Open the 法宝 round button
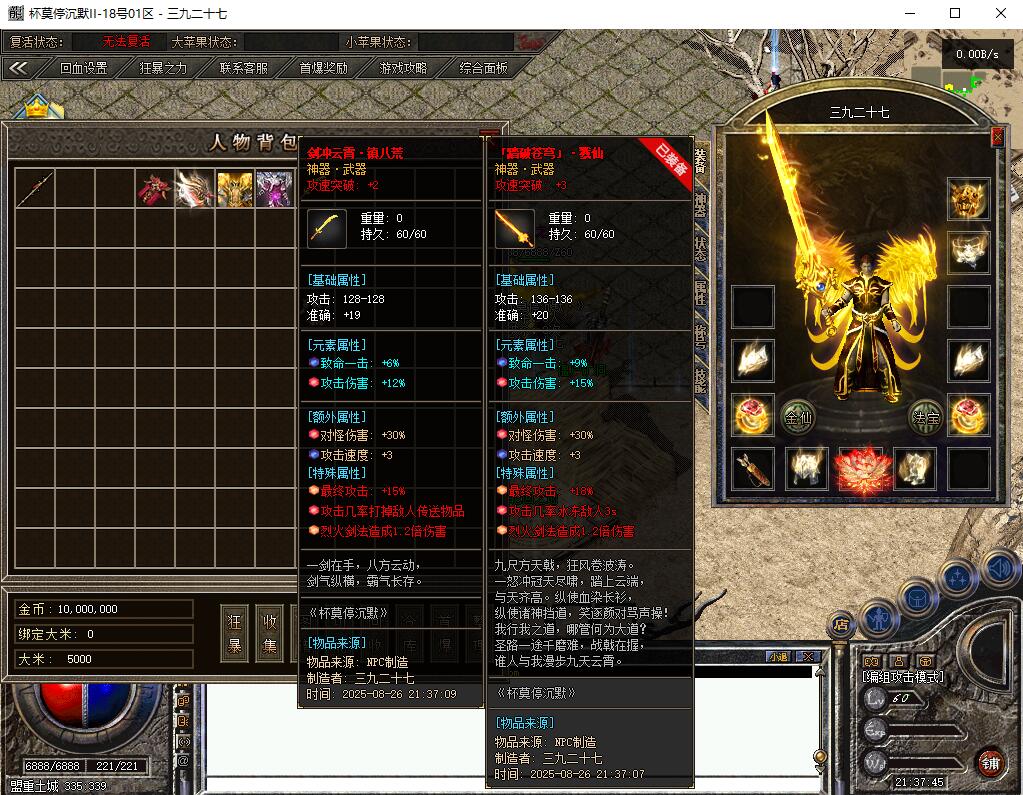This screenshot has height=795, width=1023. (x=926, y=417)
